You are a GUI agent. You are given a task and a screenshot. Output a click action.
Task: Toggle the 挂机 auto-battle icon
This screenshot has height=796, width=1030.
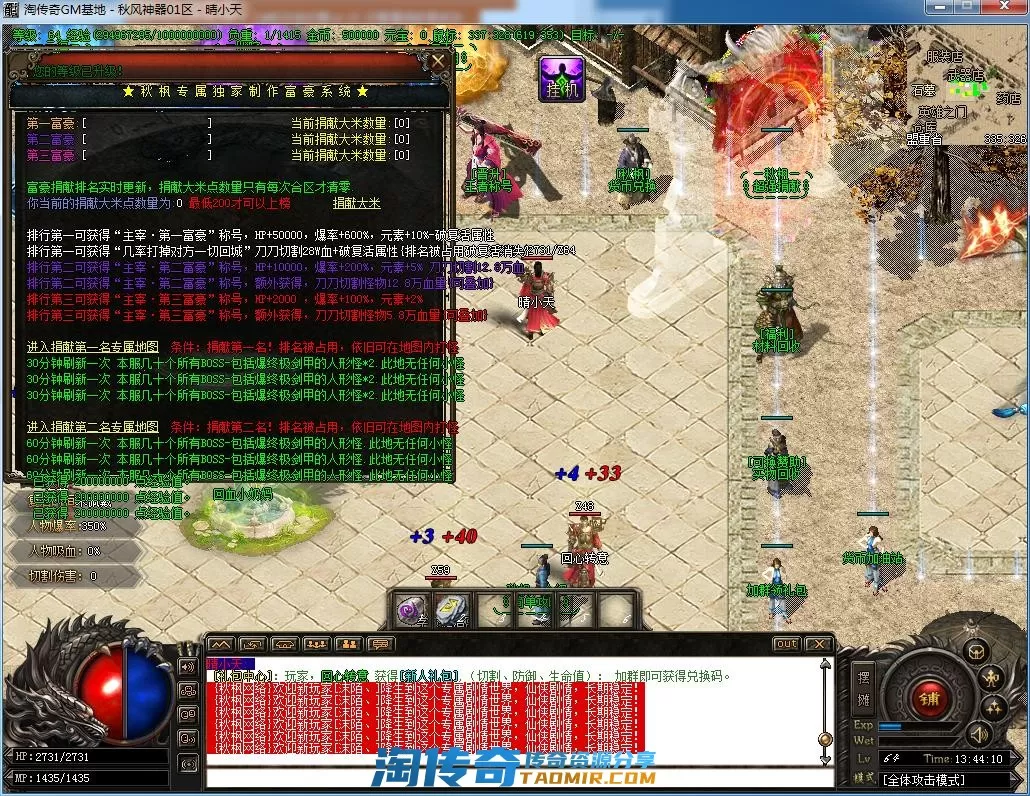[560, 79]
